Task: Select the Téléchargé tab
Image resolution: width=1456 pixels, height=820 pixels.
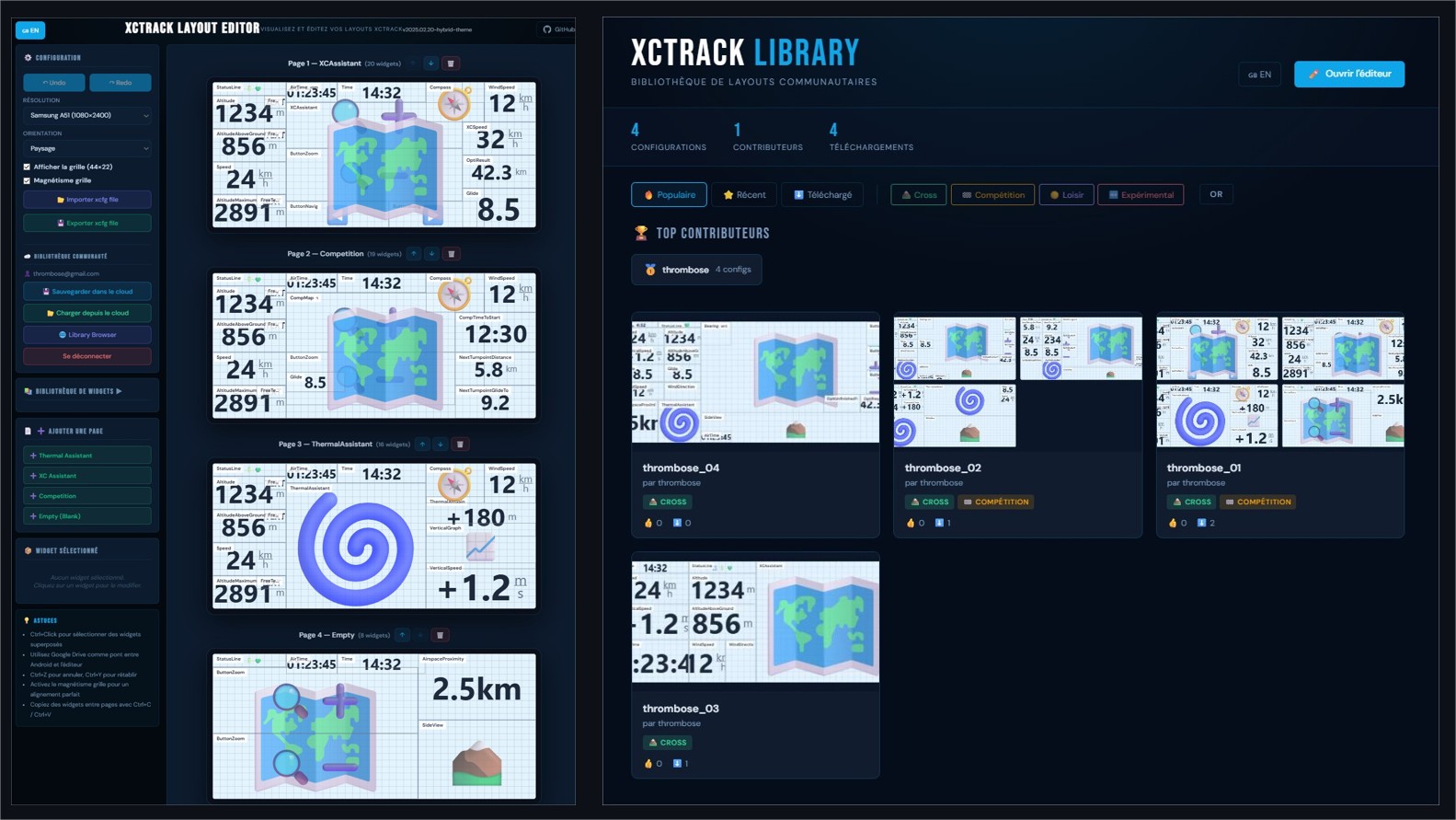Action: [821, 194]
